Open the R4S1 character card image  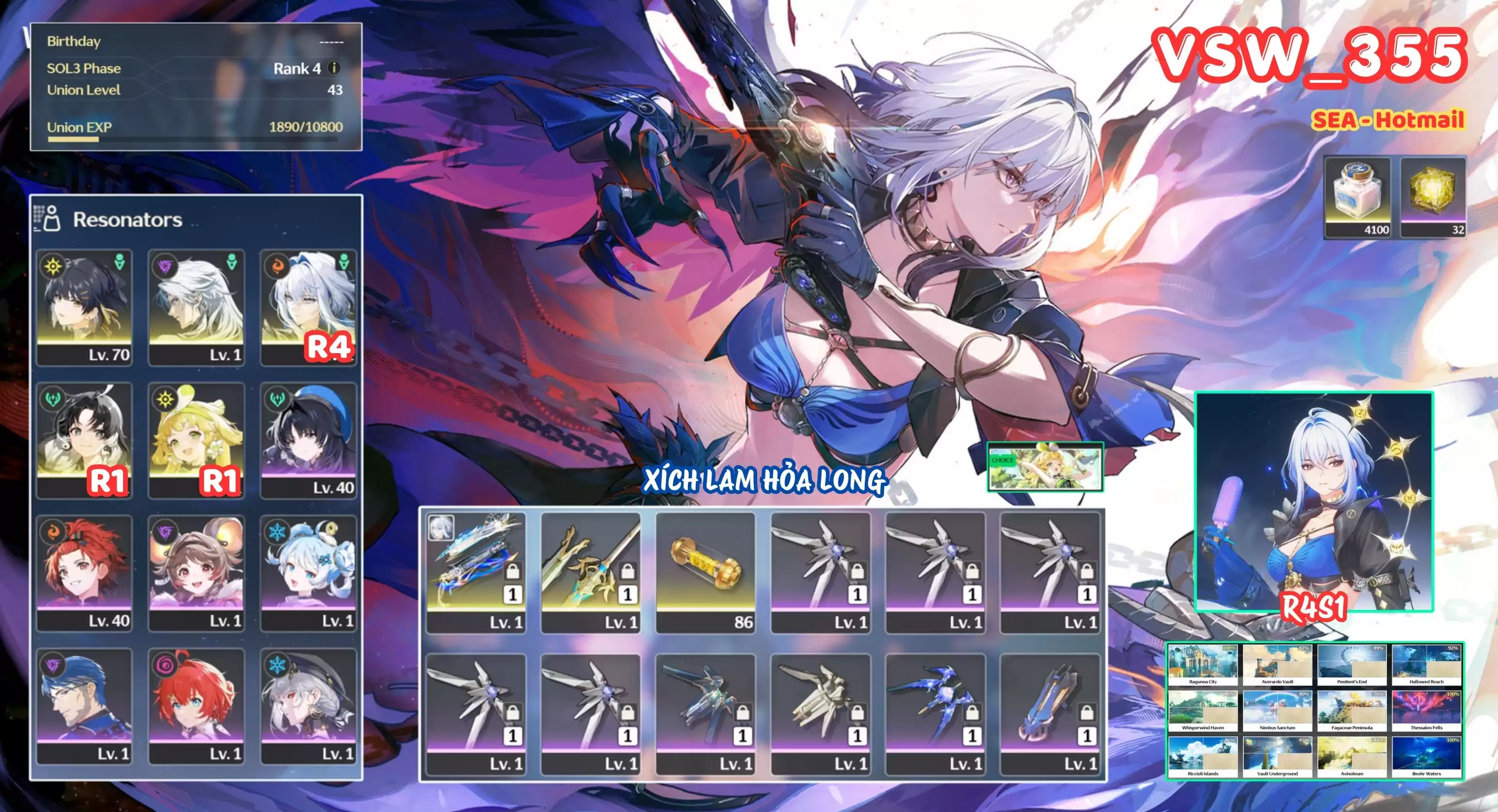click(x=1314, y=501)
